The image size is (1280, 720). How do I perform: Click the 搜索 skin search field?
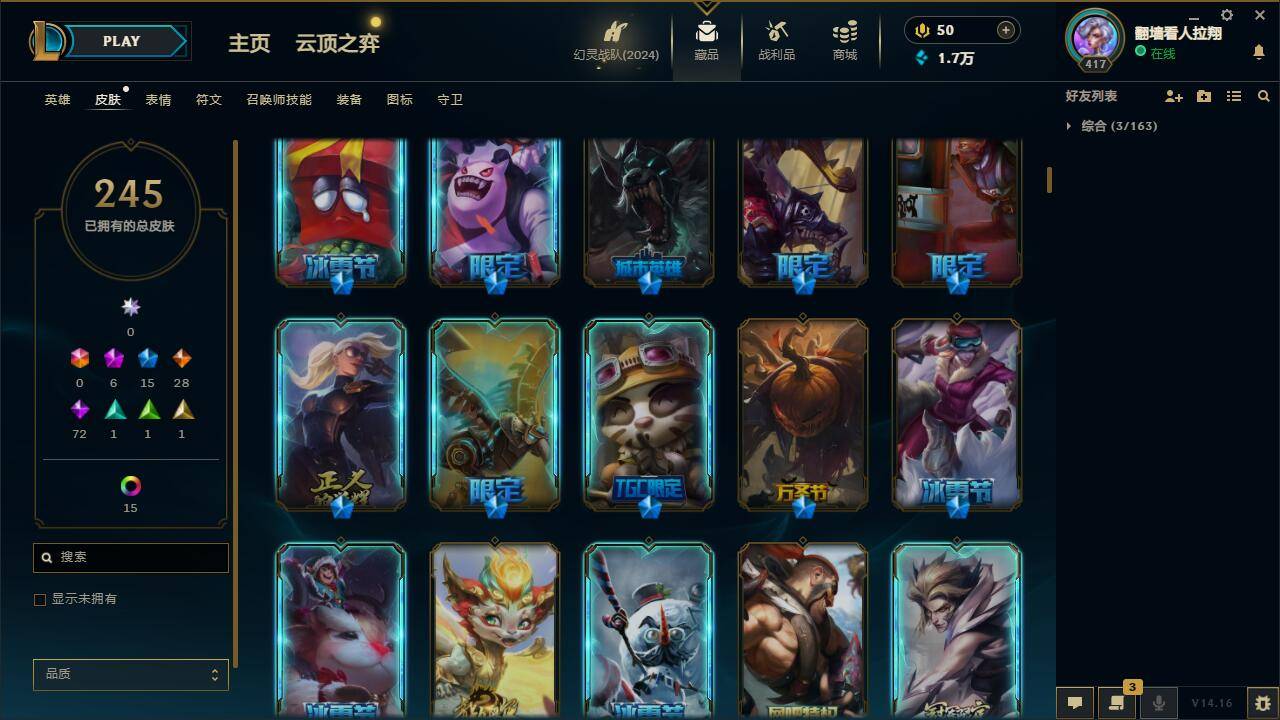pos(130,557)
